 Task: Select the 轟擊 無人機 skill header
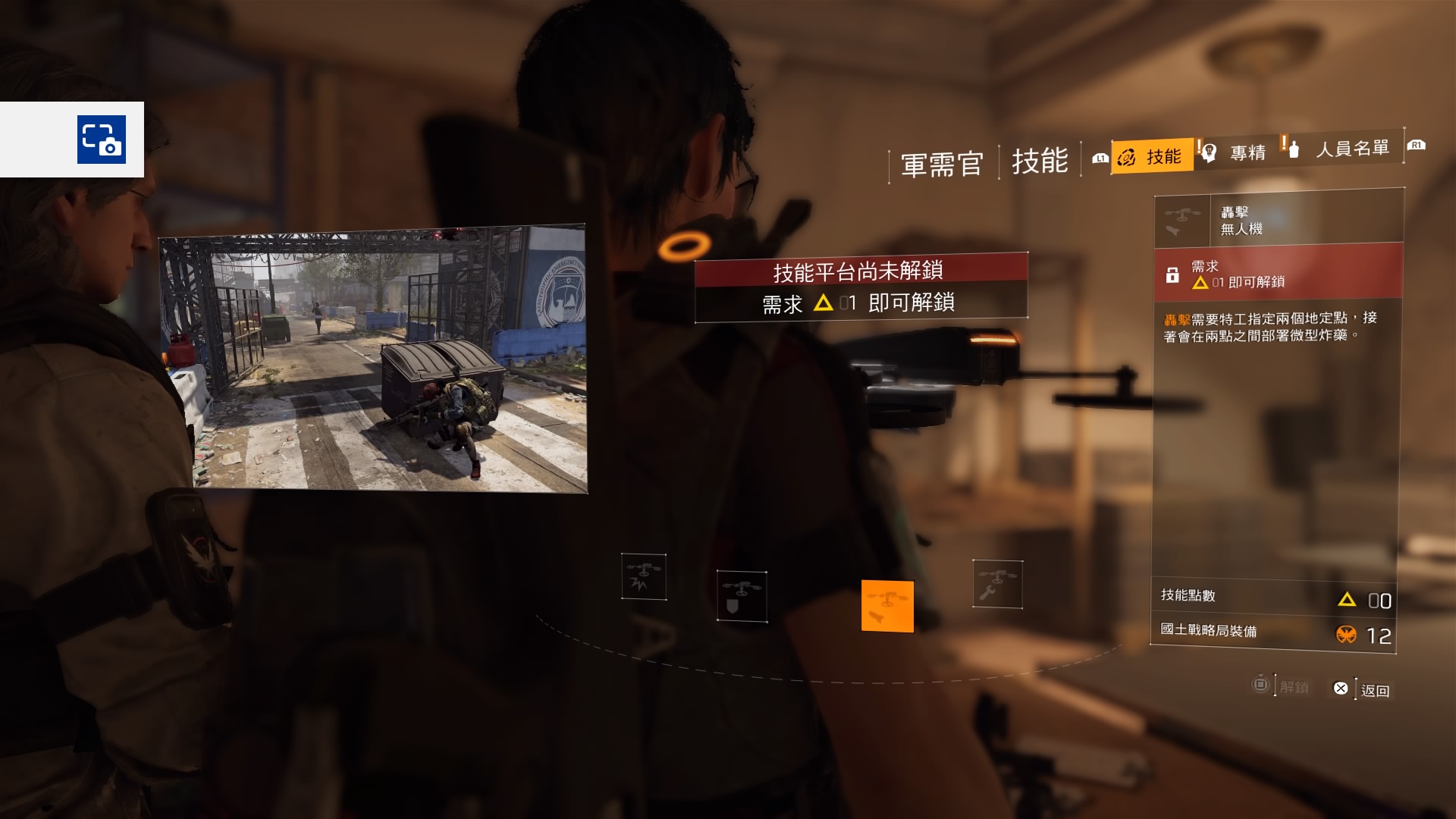pyautogui.click(x=1279, y=220)
